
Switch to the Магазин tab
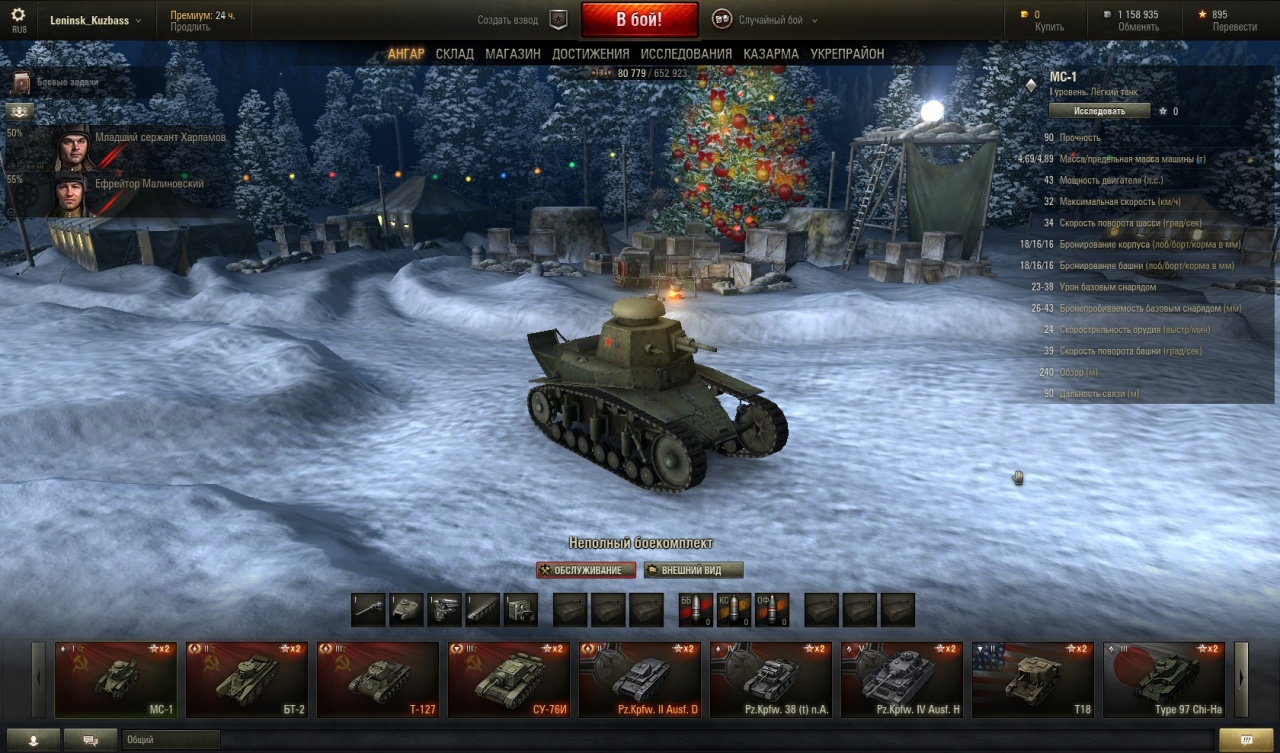click(513, 54)
